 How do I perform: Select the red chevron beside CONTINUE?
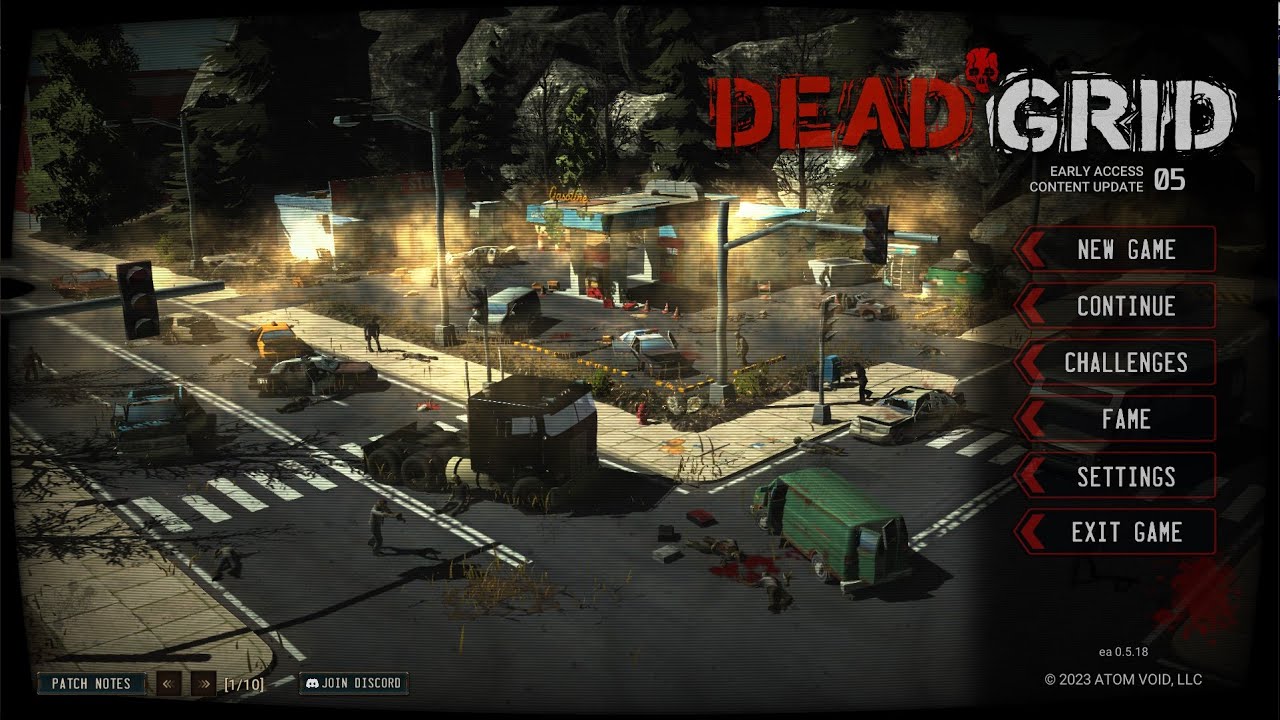click(x=1029, y=307)
